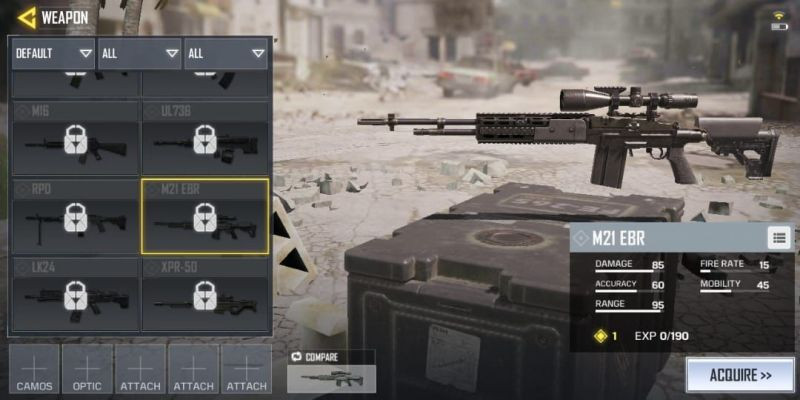Viewport: 800px width, 400px height.
Task: Go back using the yellow Weapon arrow
Action: point(27,17)
